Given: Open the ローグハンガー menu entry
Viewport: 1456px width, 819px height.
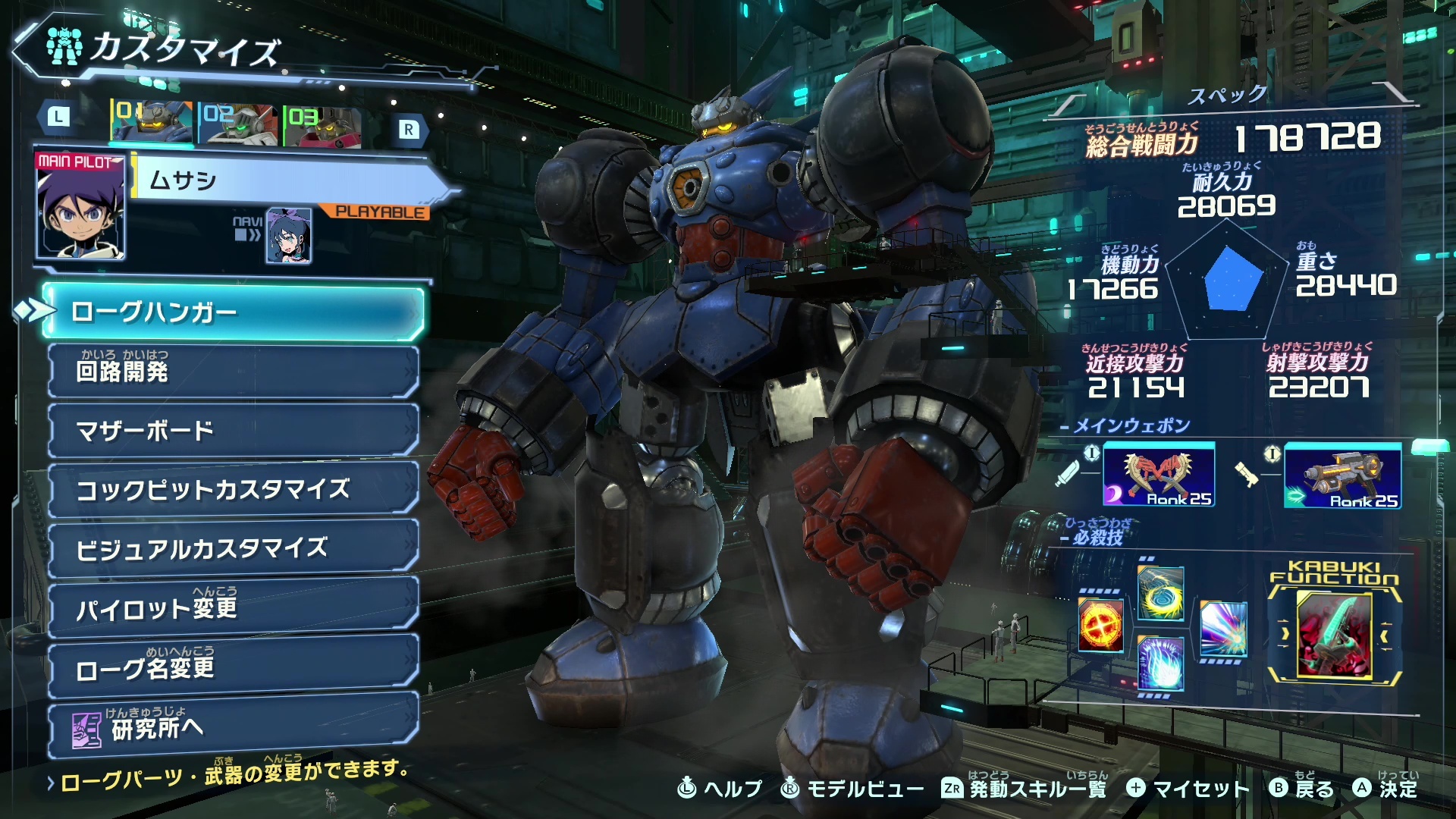Looking at the screenshot, I should (234, 312).
